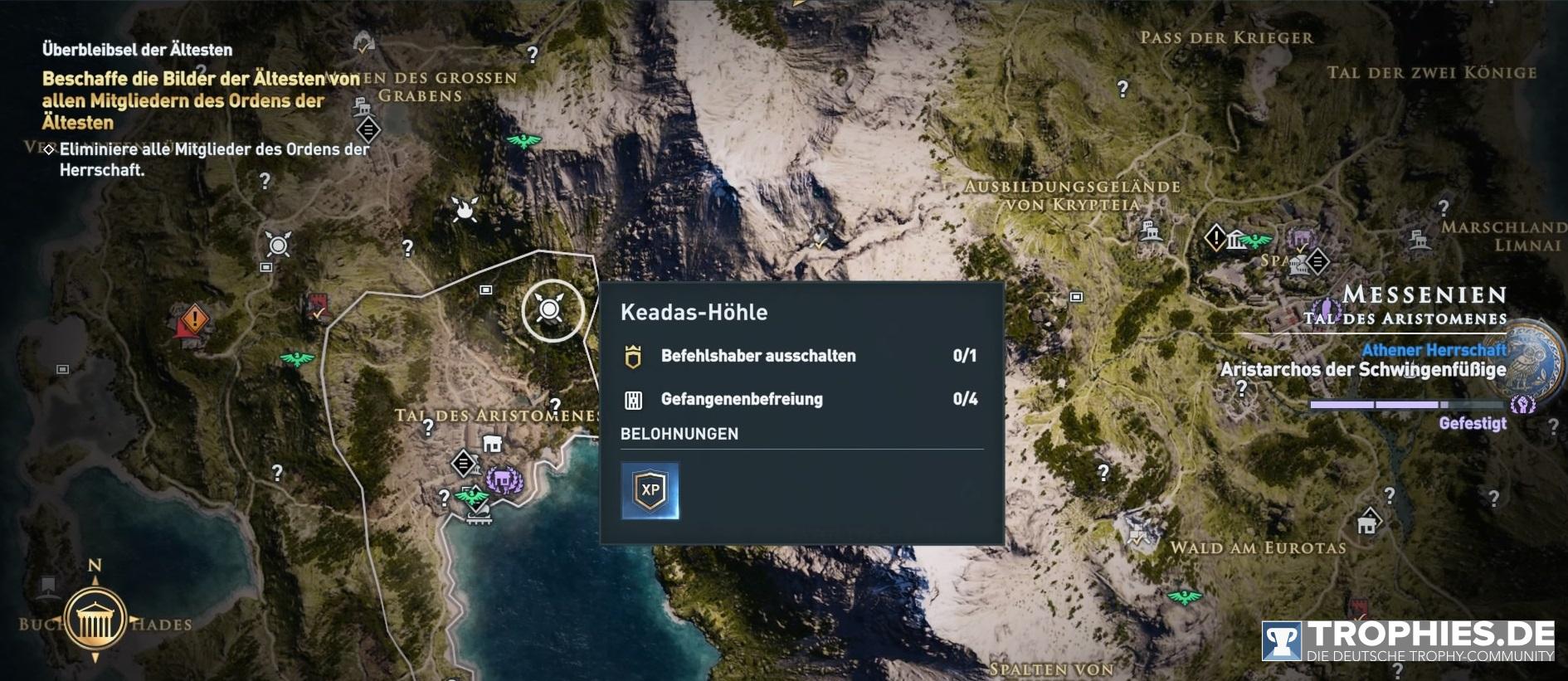Select the flame camp marker with crossed arrows
Screen dimensions: 1568x681
coord(465,209)
